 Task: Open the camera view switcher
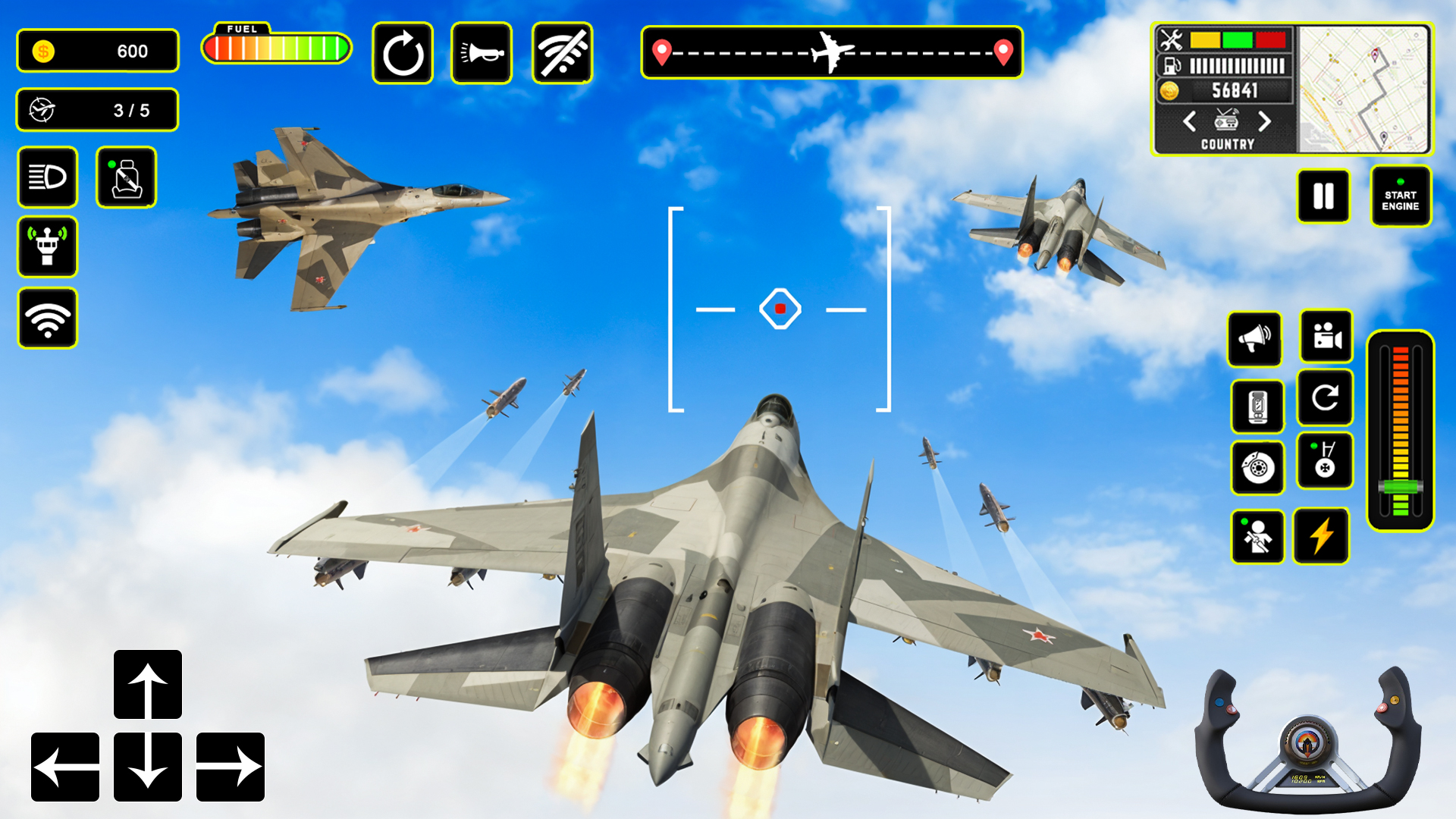pos(1324,339)
